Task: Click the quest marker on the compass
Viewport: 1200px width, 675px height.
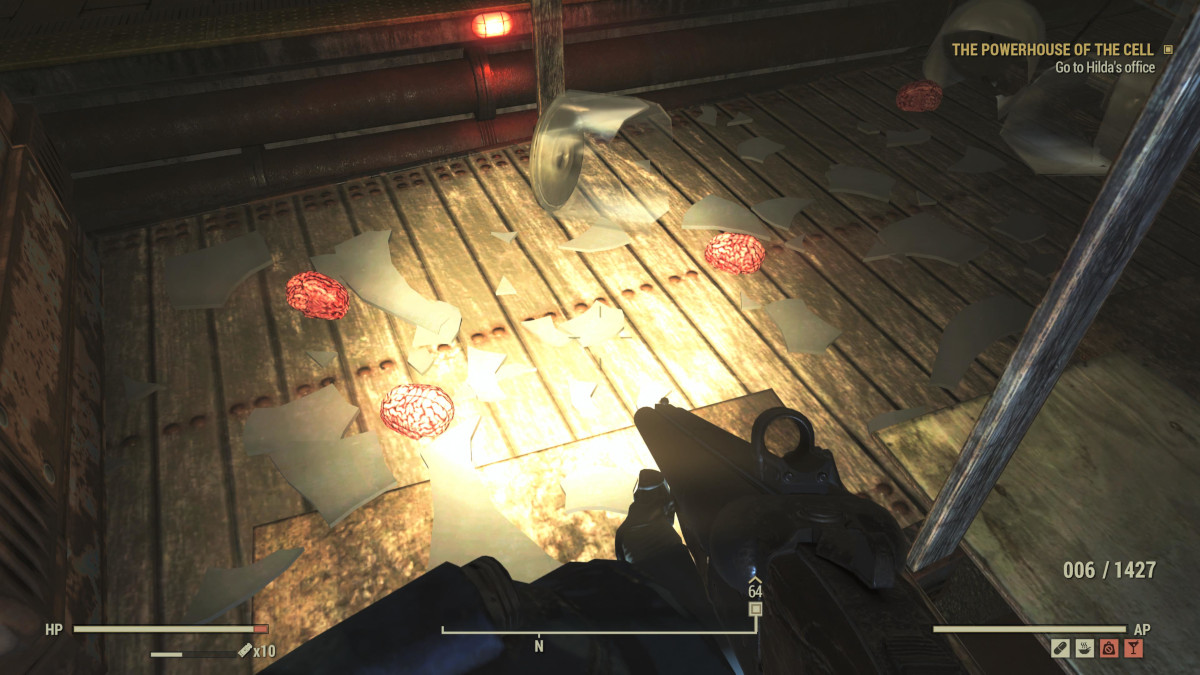Action: 756,608
